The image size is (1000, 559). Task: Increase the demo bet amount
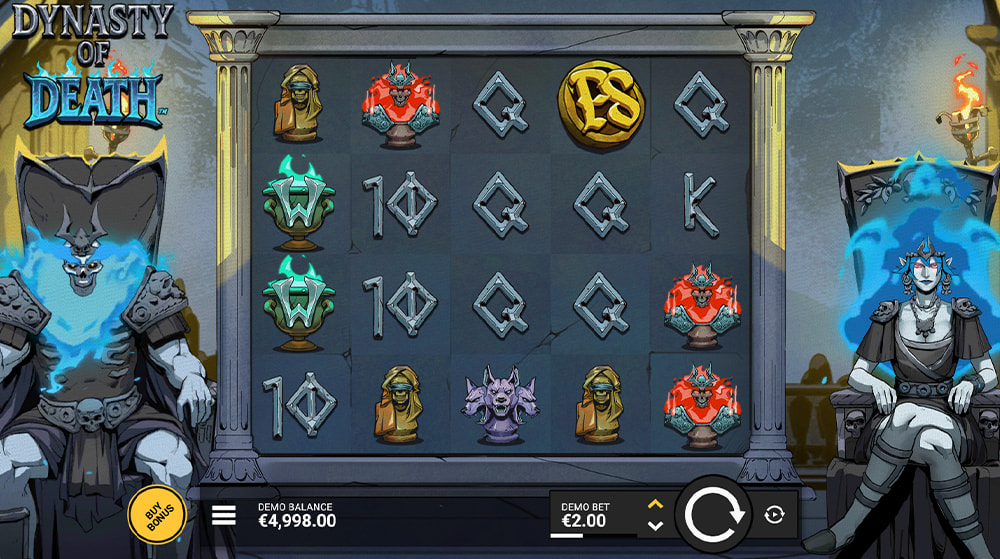pos(655,505)
